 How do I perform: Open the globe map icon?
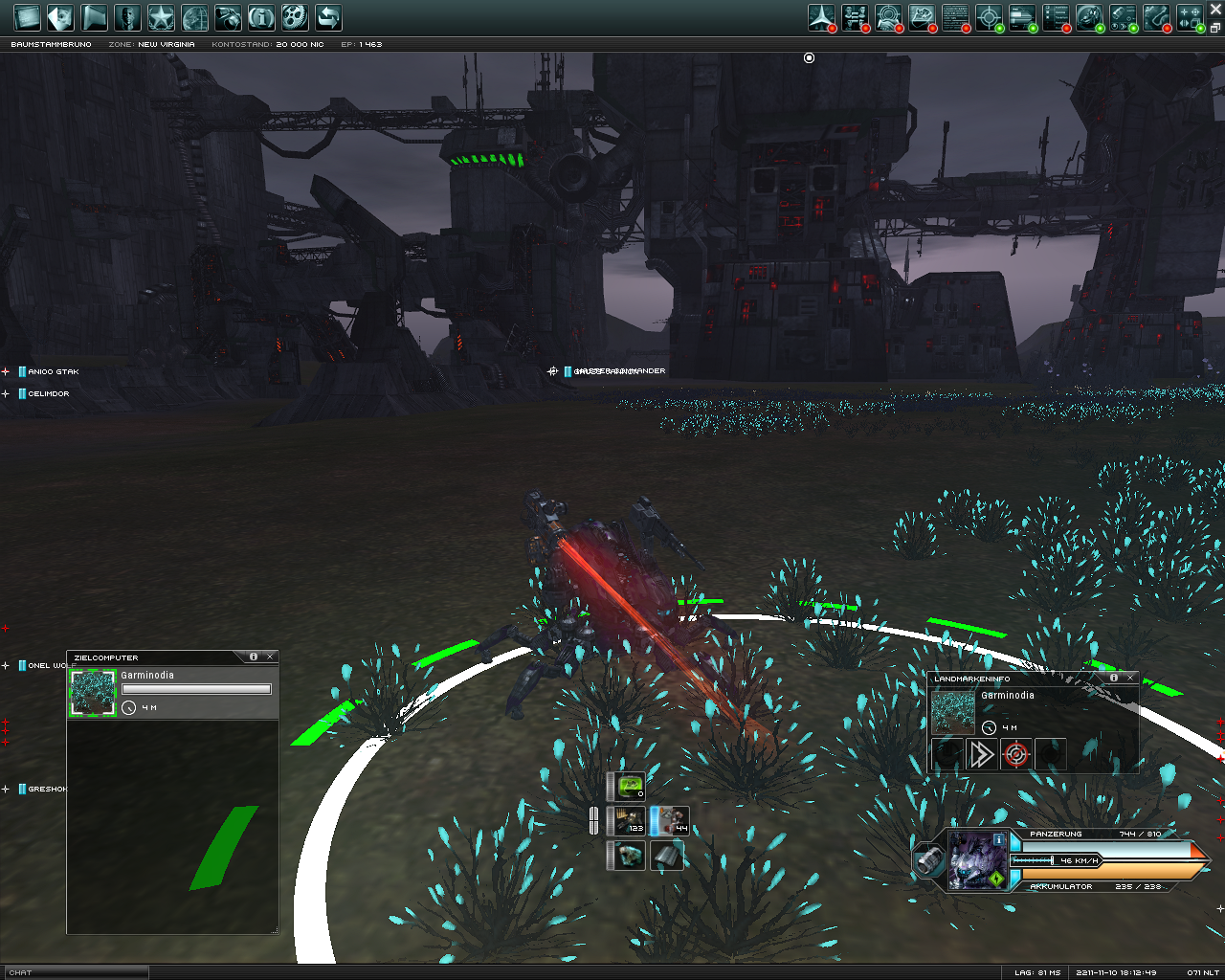coord(194,17)
